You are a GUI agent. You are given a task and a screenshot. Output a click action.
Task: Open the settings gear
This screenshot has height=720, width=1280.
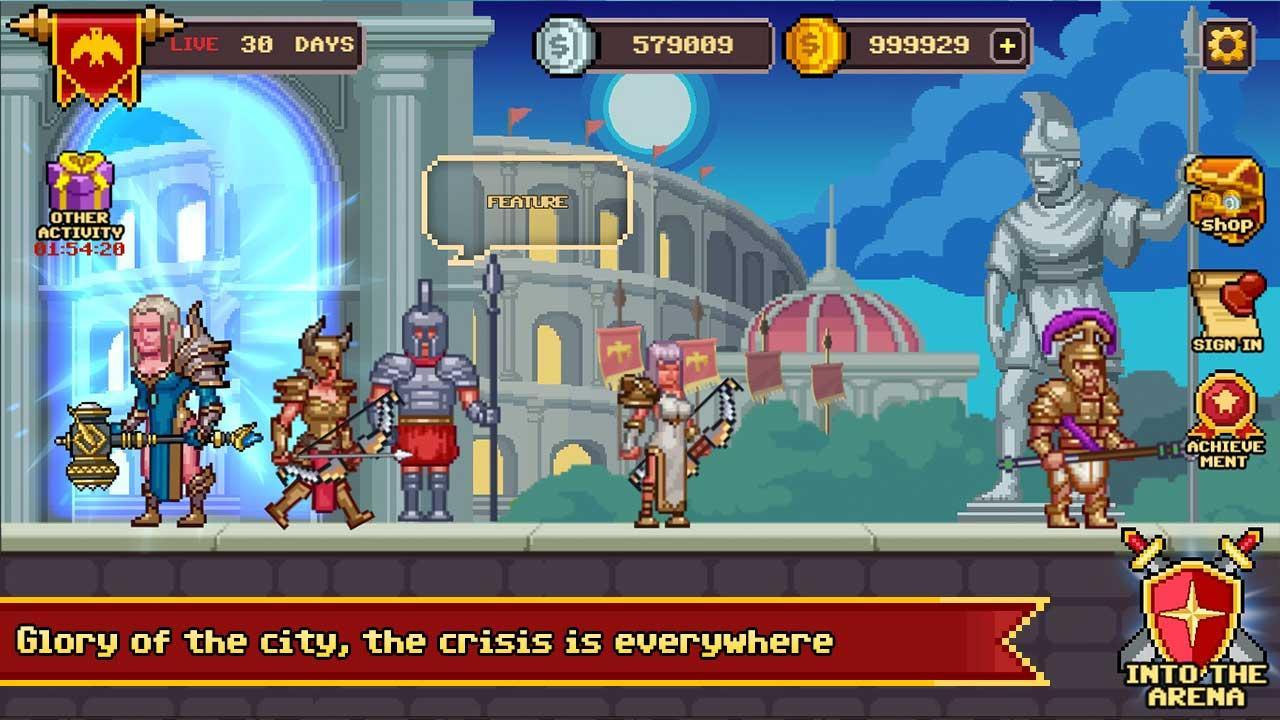point(1228,44)
